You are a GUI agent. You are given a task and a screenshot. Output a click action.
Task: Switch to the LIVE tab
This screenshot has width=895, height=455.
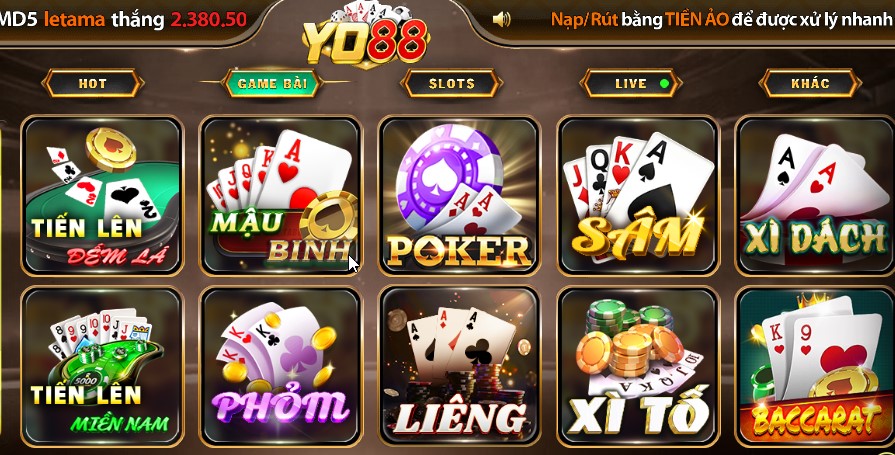(631, 83)
